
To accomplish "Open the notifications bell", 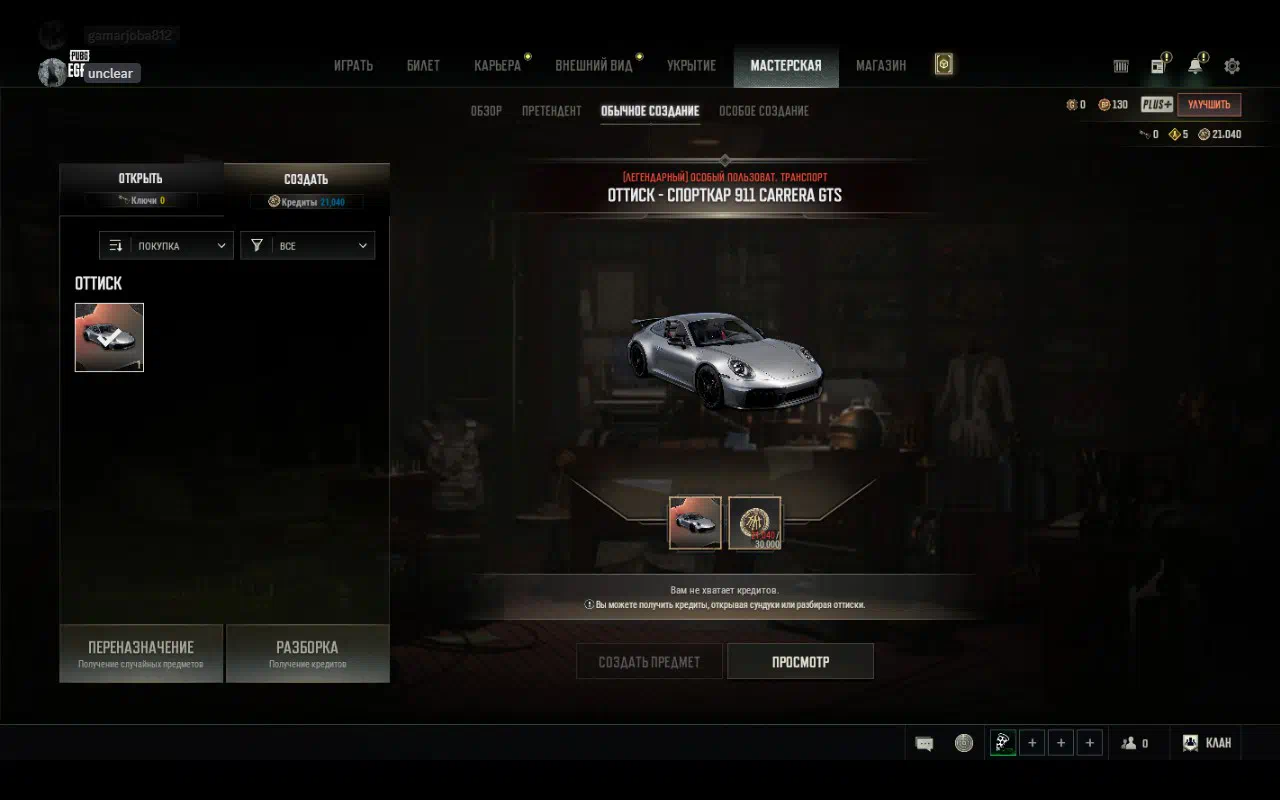I will coord(1195,66).
